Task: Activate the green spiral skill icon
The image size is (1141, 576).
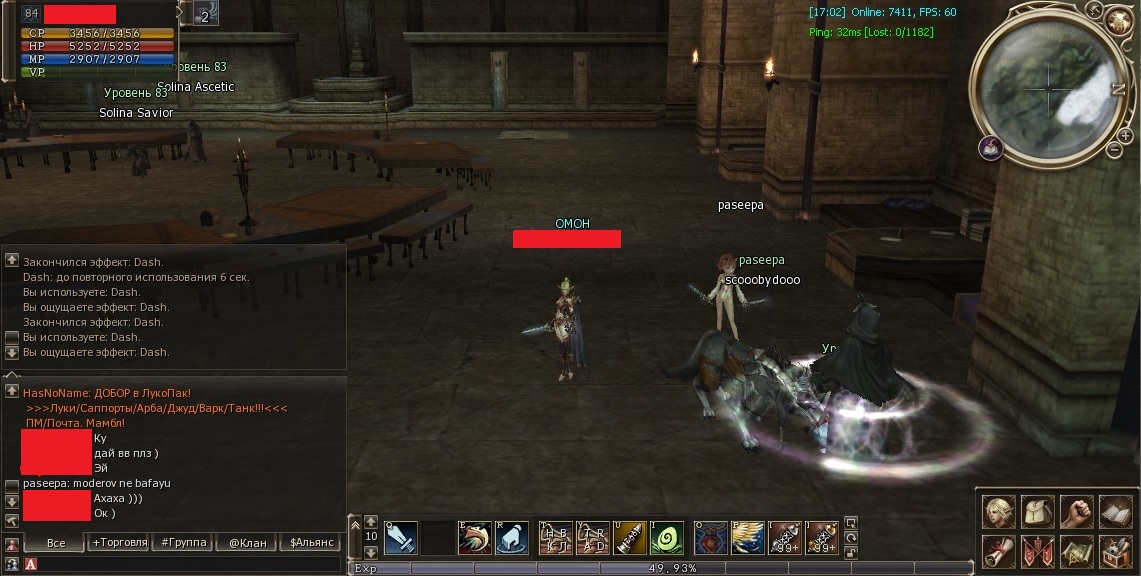Action: 667,539
